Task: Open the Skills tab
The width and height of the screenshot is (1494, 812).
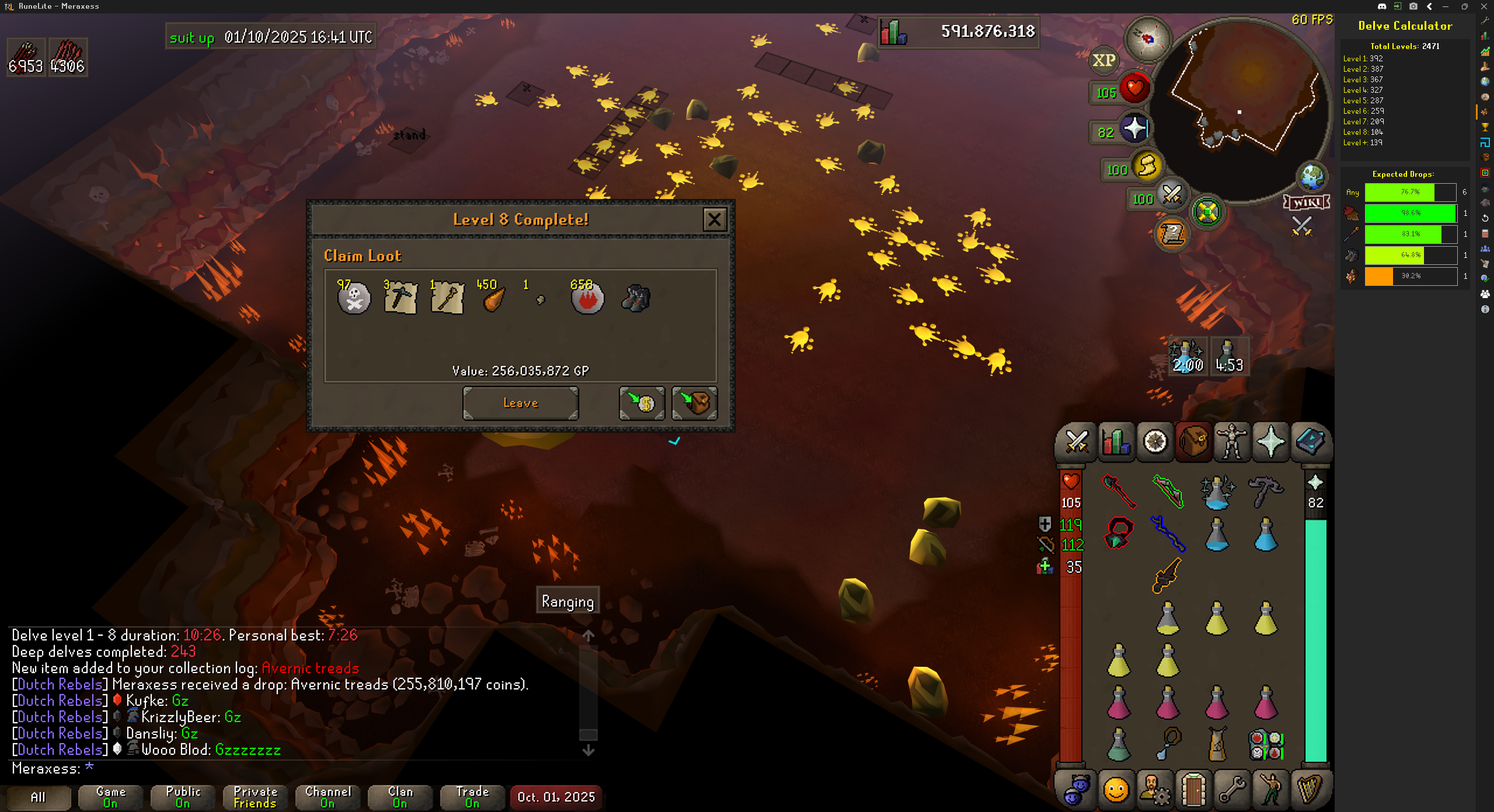Action: 1116,442
